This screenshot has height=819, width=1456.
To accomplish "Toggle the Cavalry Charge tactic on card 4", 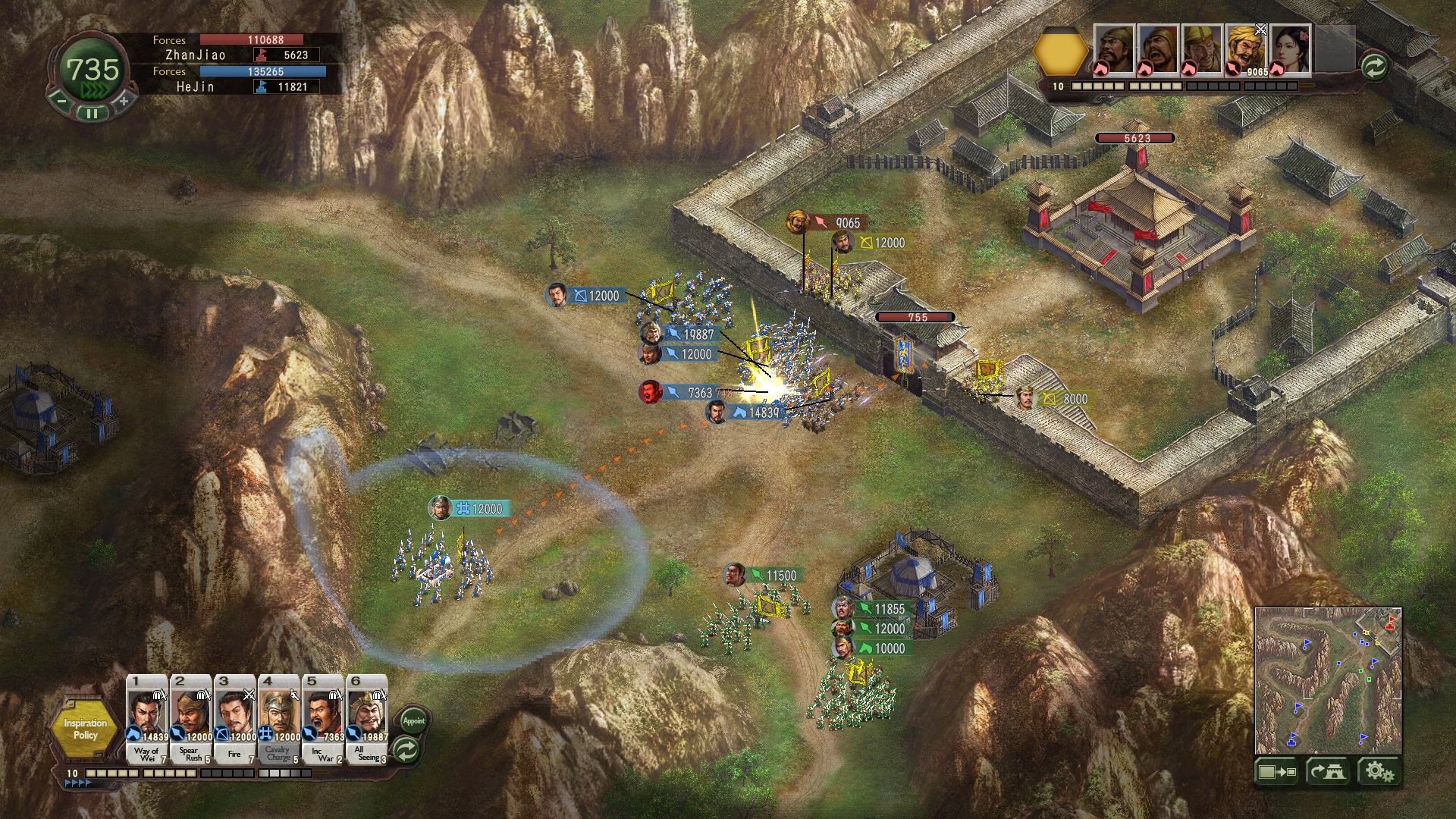I will click(278, 754).
